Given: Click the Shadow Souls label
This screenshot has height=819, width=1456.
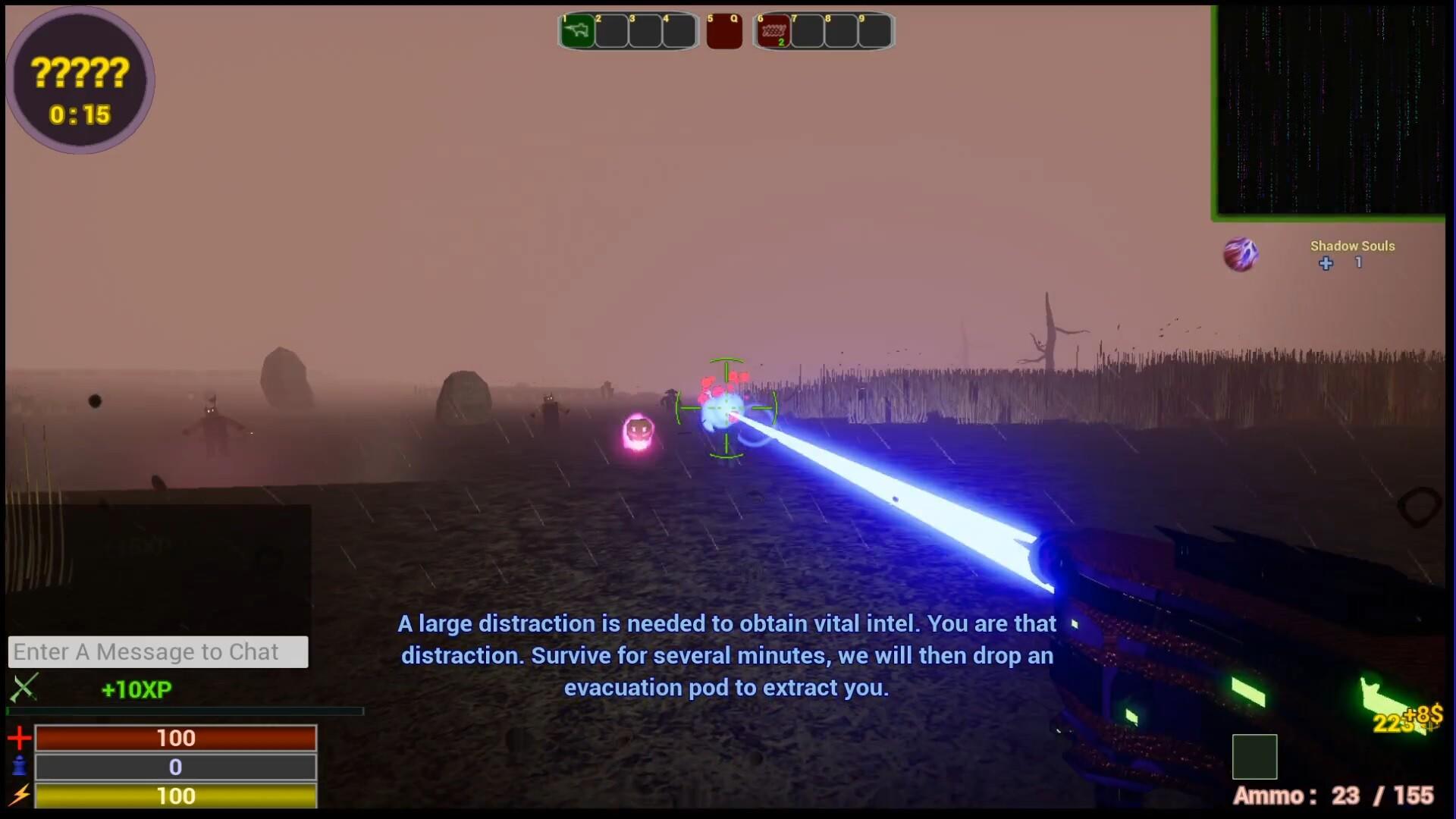Looking at the screenshot, I should [1353, 246].
